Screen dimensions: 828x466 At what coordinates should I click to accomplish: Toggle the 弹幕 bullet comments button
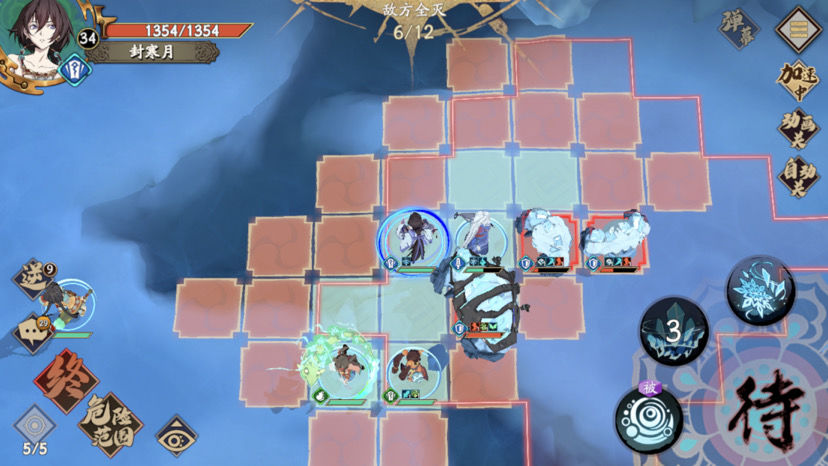point(740,30)
